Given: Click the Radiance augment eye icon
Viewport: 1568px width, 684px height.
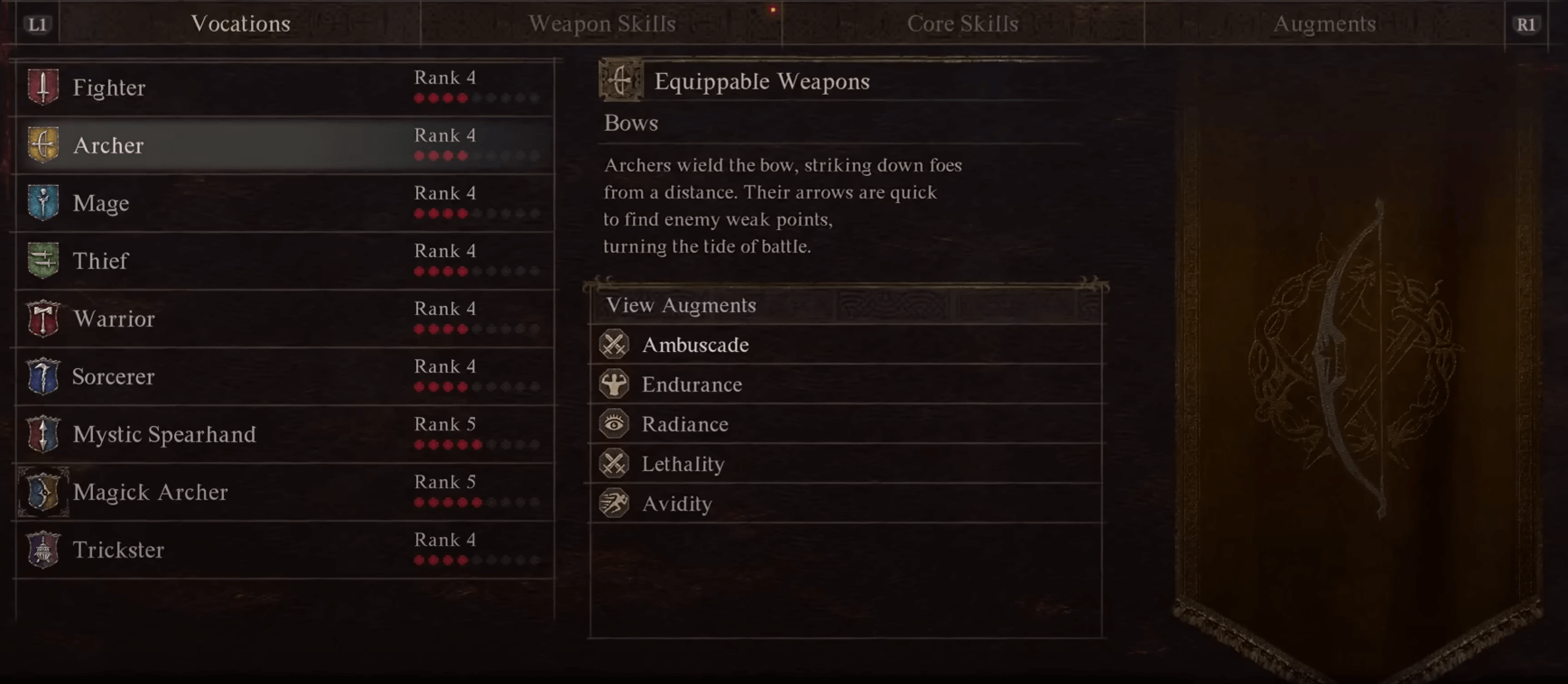Looking at the screenshot, I should [615, 423].
